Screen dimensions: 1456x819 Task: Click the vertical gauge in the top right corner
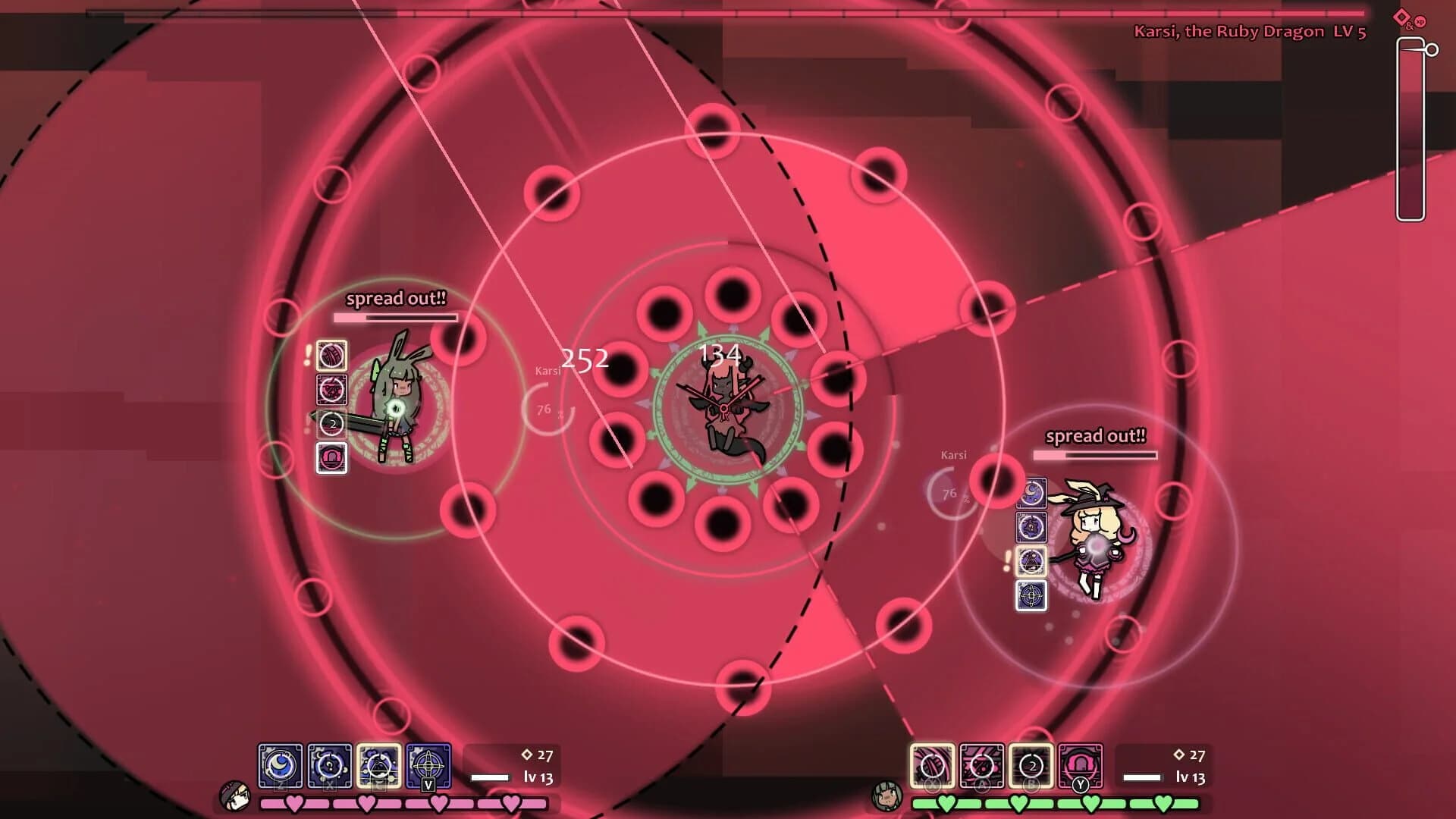tap(1412, 129)
